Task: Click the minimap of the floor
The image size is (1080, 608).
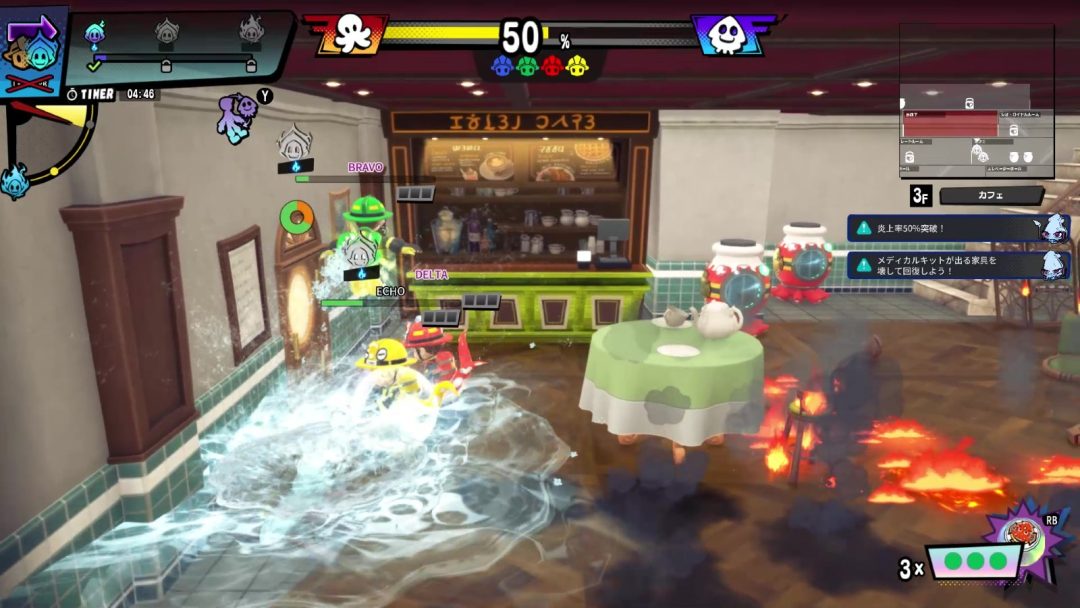Action: (976, 100)
